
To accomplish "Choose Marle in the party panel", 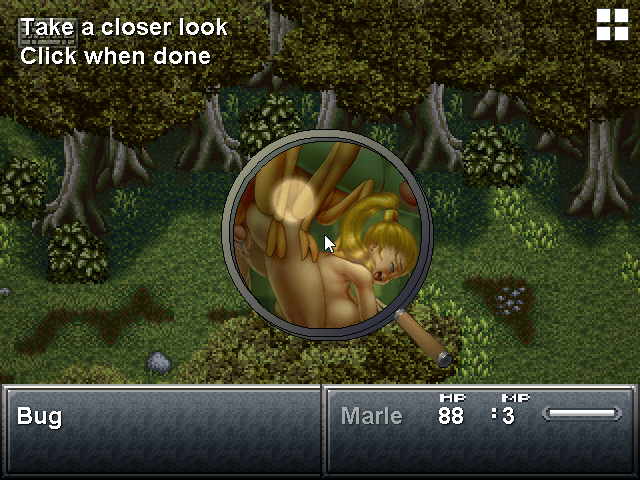I will [x=372, y=416].
